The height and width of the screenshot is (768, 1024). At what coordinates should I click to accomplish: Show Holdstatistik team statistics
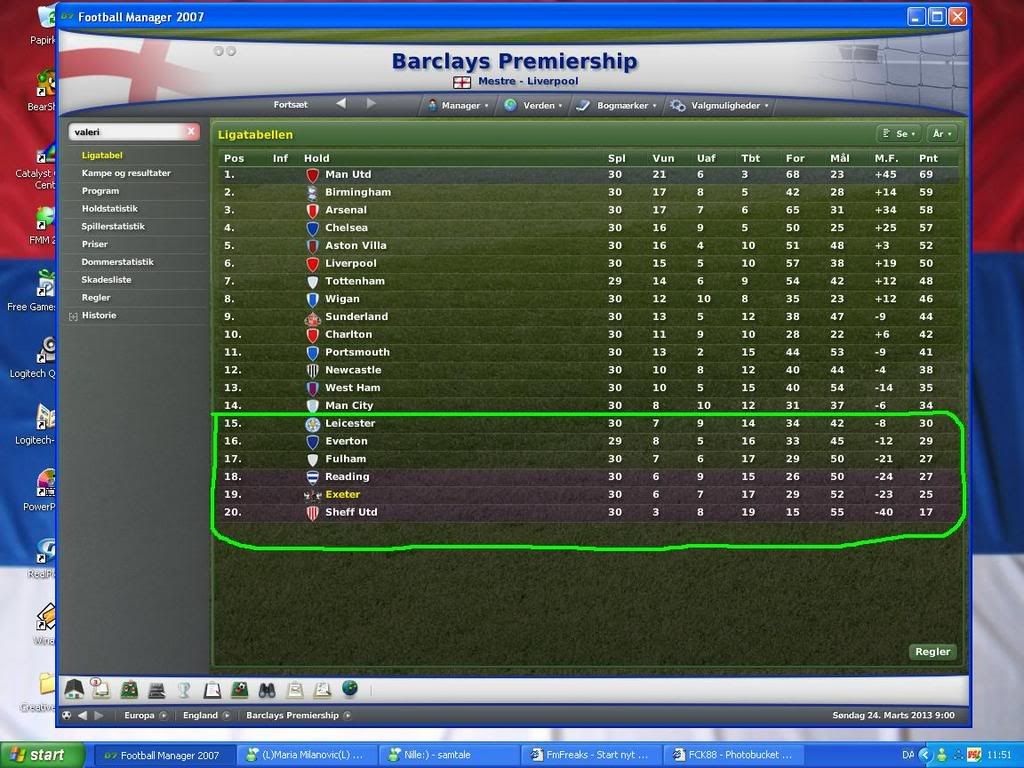(x=110, y=209)
